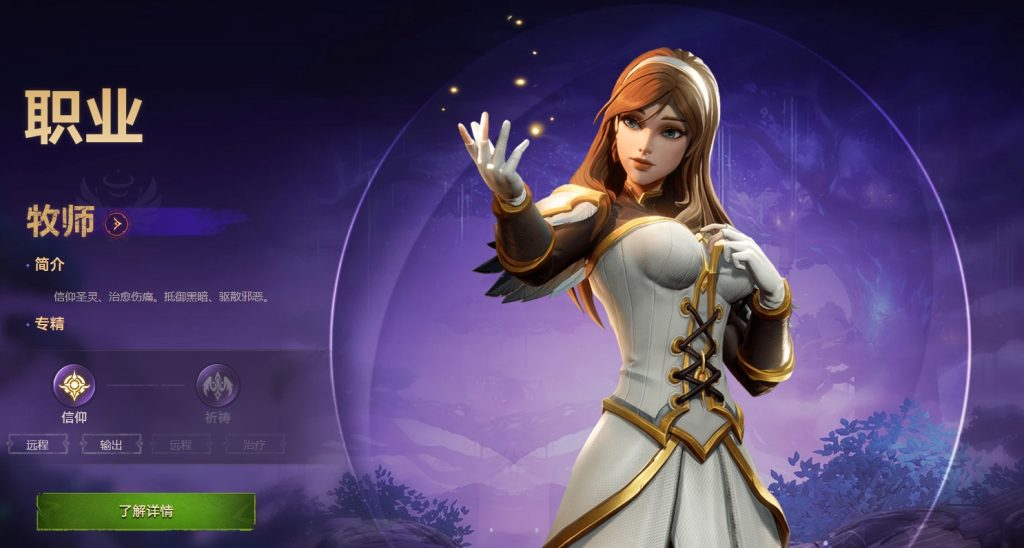Click the green 了解详情 button
Viewport: 1024px width, 548px height.
(x=146, y=510)
